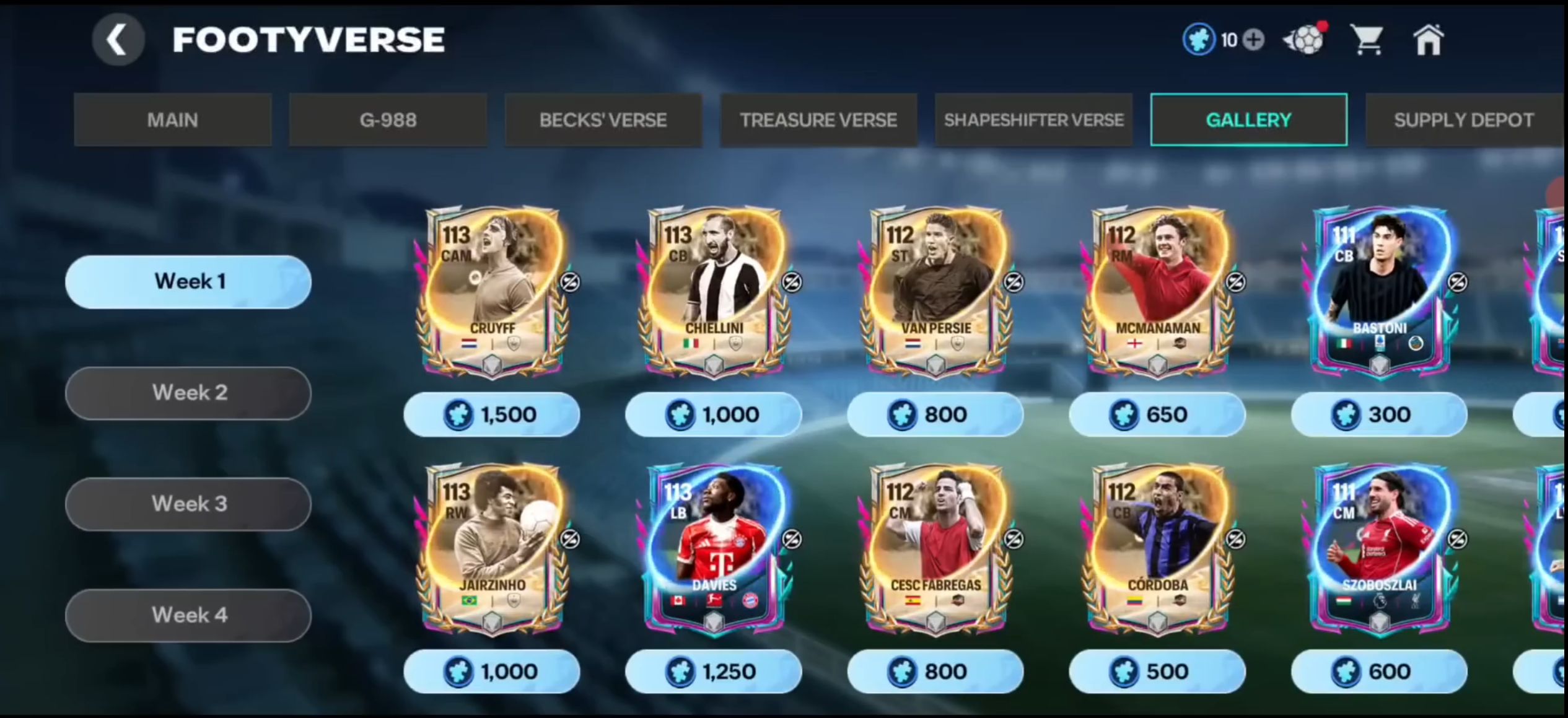1568x718 pixels.
Task: Switch to the TREASURE VERSE tab
Action: tap(818, 120)
